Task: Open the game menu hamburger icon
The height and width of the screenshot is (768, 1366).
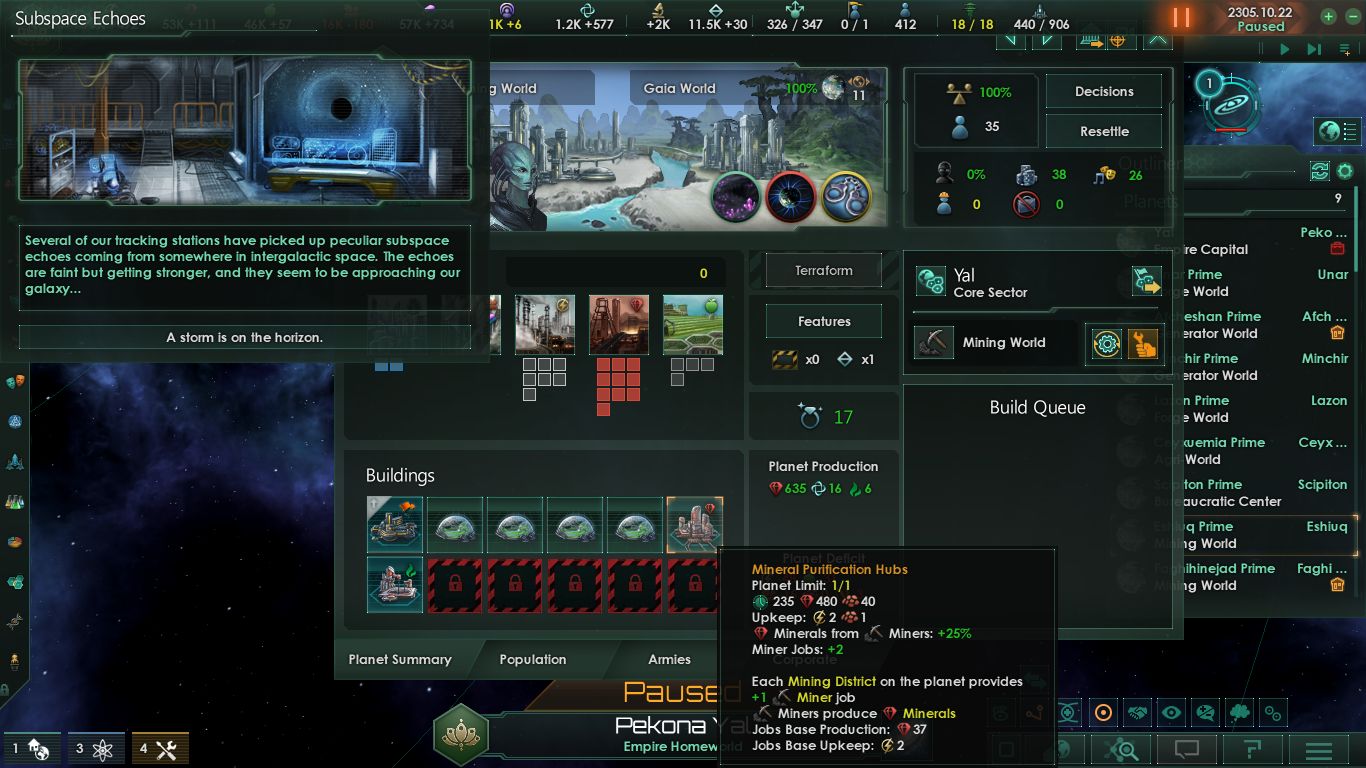Action: (x=1320, y=748)
